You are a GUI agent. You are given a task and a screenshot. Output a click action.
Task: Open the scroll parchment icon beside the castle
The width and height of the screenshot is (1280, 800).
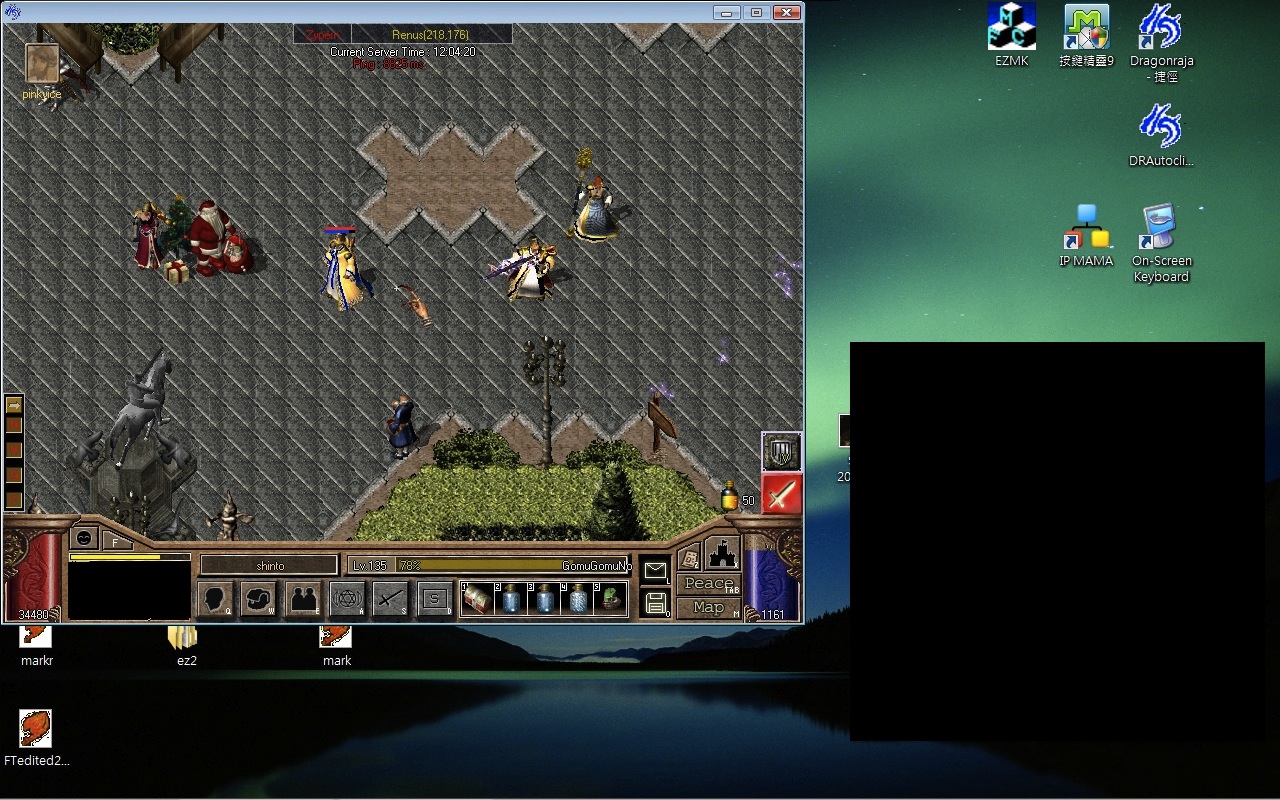coord(689,558)
